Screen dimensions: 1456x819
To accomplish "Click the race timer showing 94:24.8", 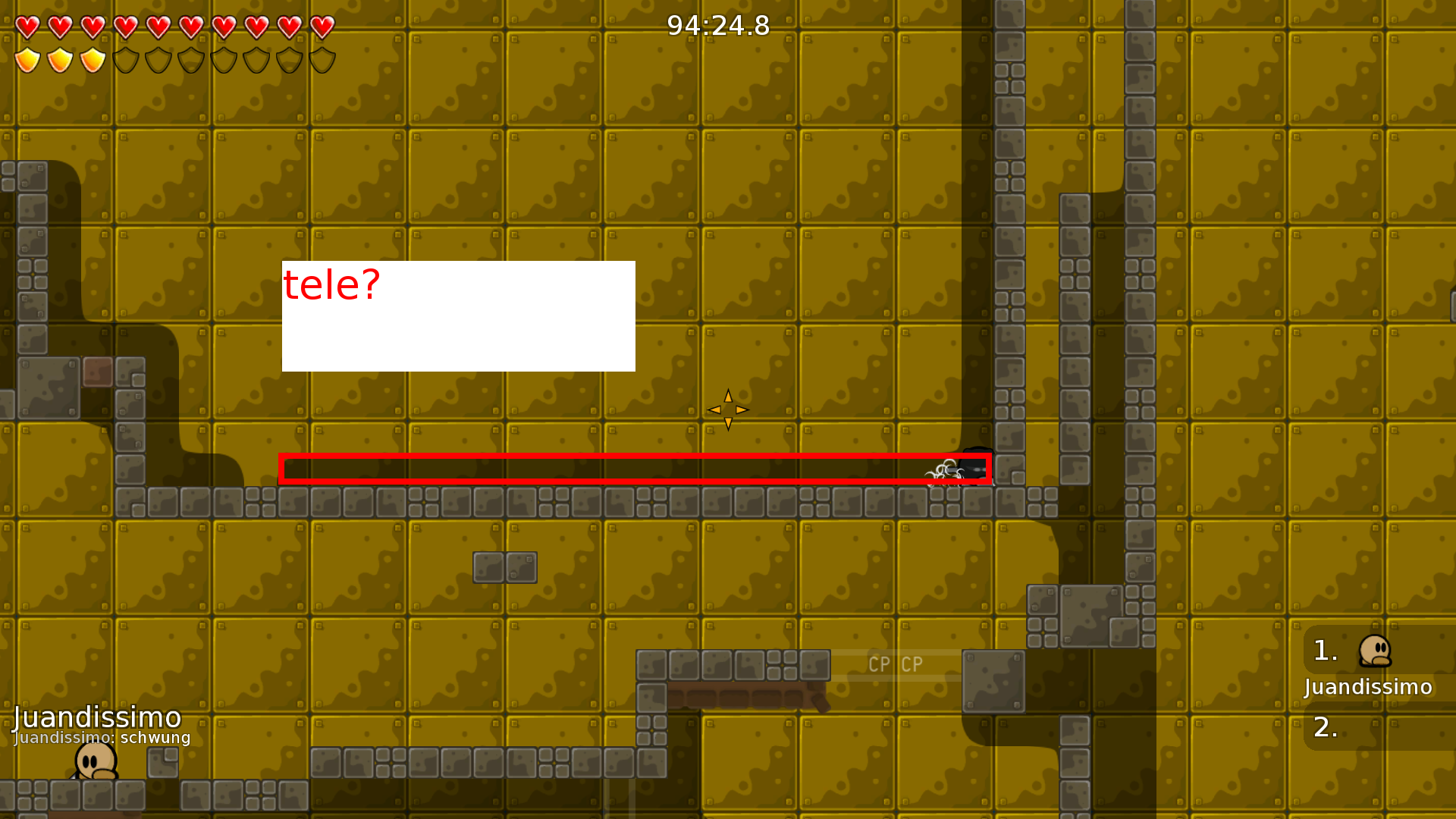I will click(x=717, y=25).
